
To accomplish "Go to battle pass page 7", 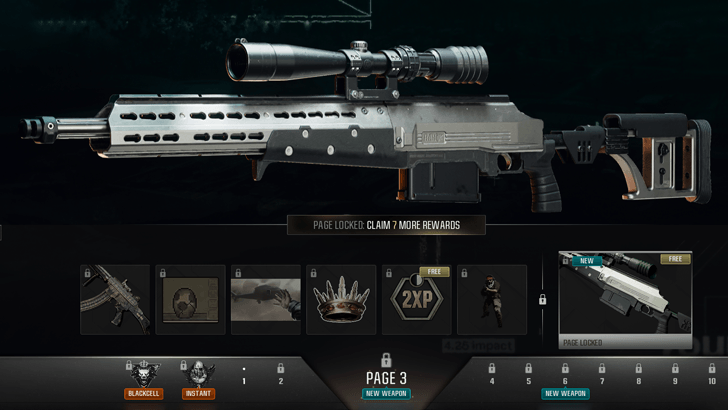I will click(602, 376).
